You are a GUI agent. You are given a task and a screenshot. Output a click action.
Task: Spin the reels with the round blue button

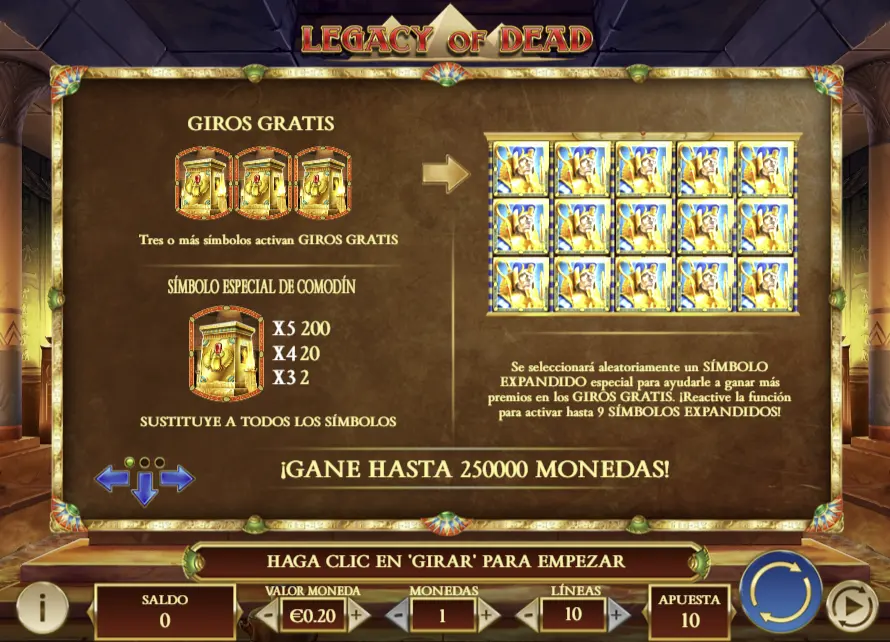780,591
